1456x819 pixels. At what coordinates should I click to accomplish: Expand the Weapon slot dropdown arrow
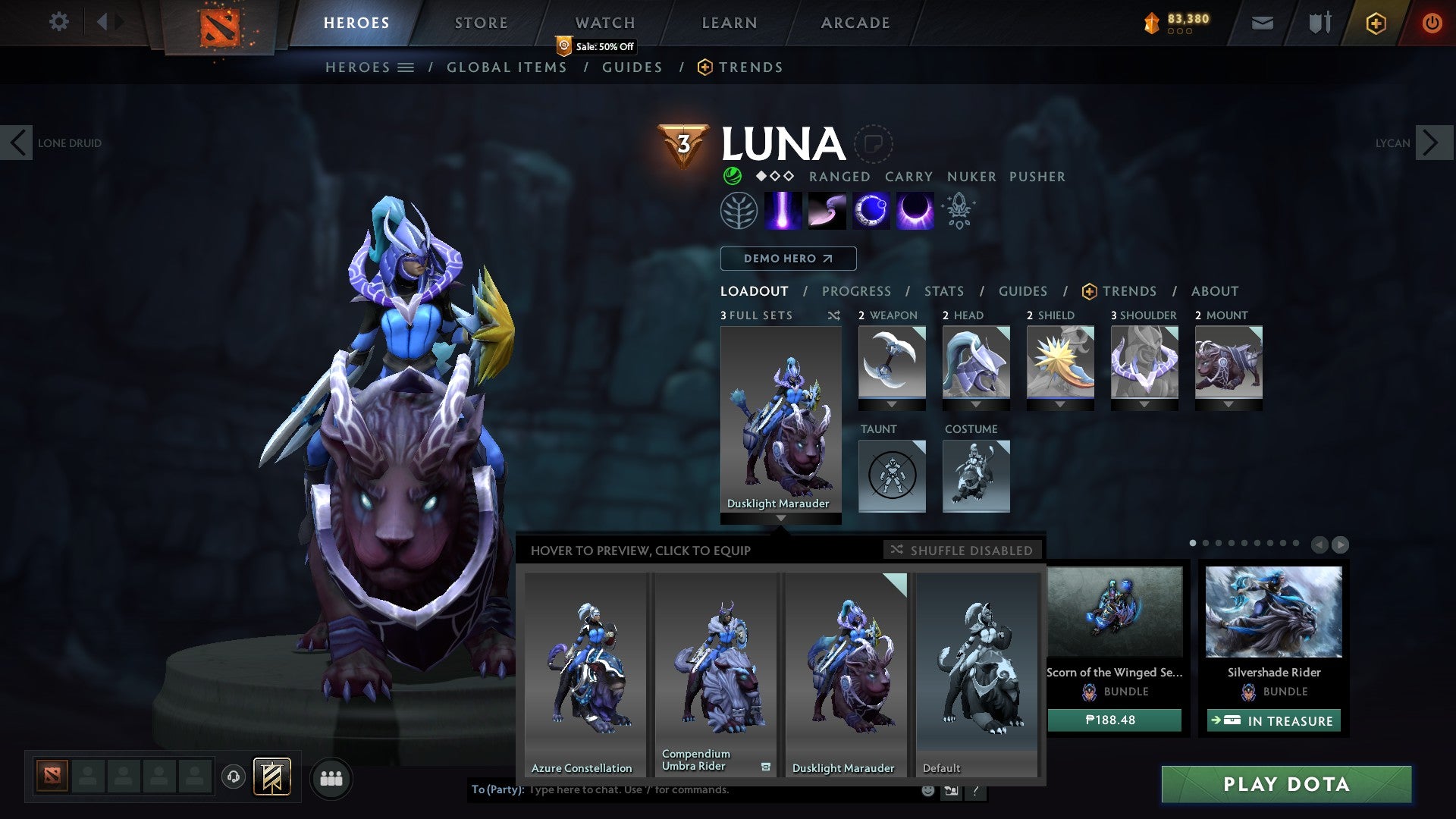tap(892, 404)
